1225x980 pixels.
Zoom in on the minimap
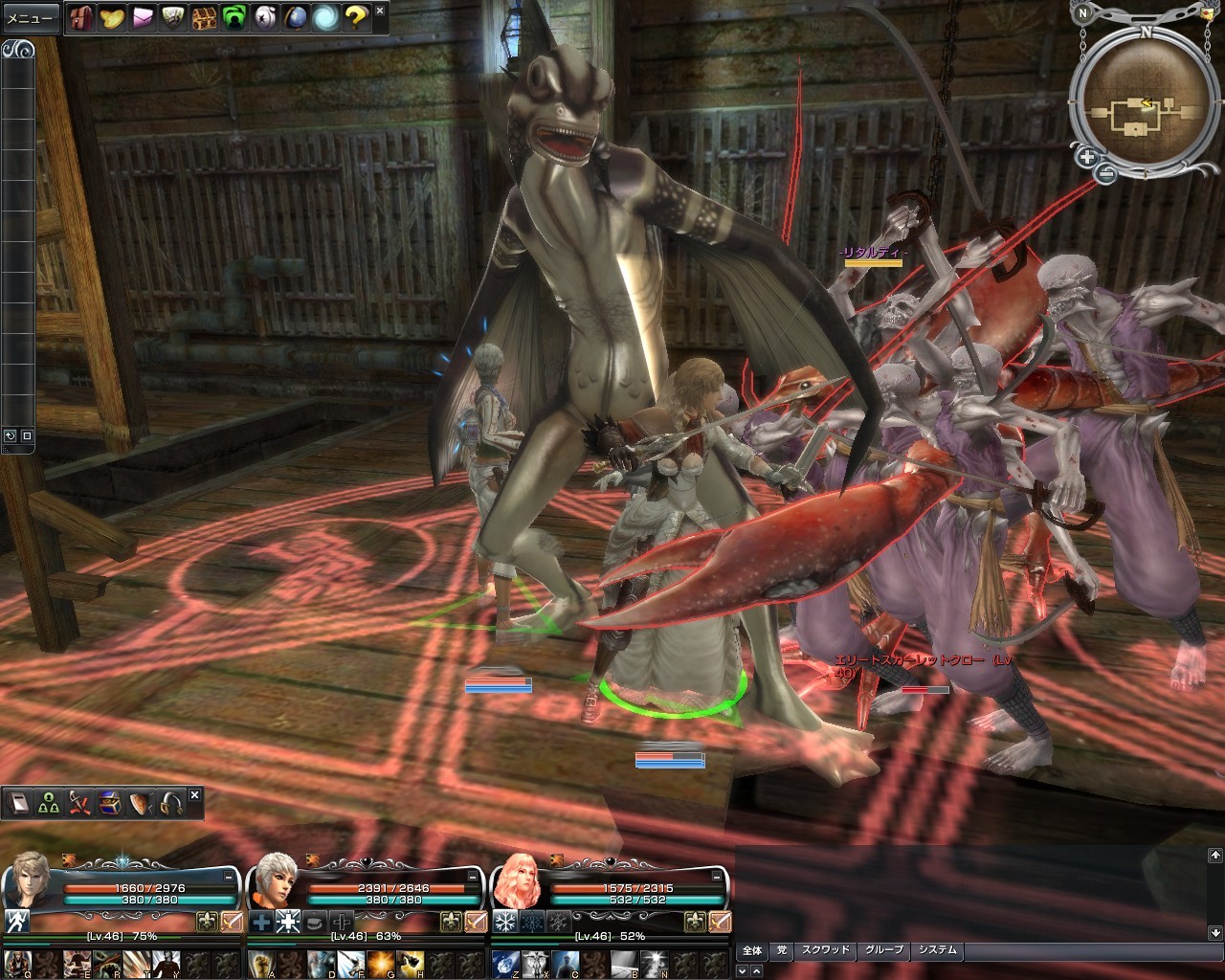click(1087, 157)
